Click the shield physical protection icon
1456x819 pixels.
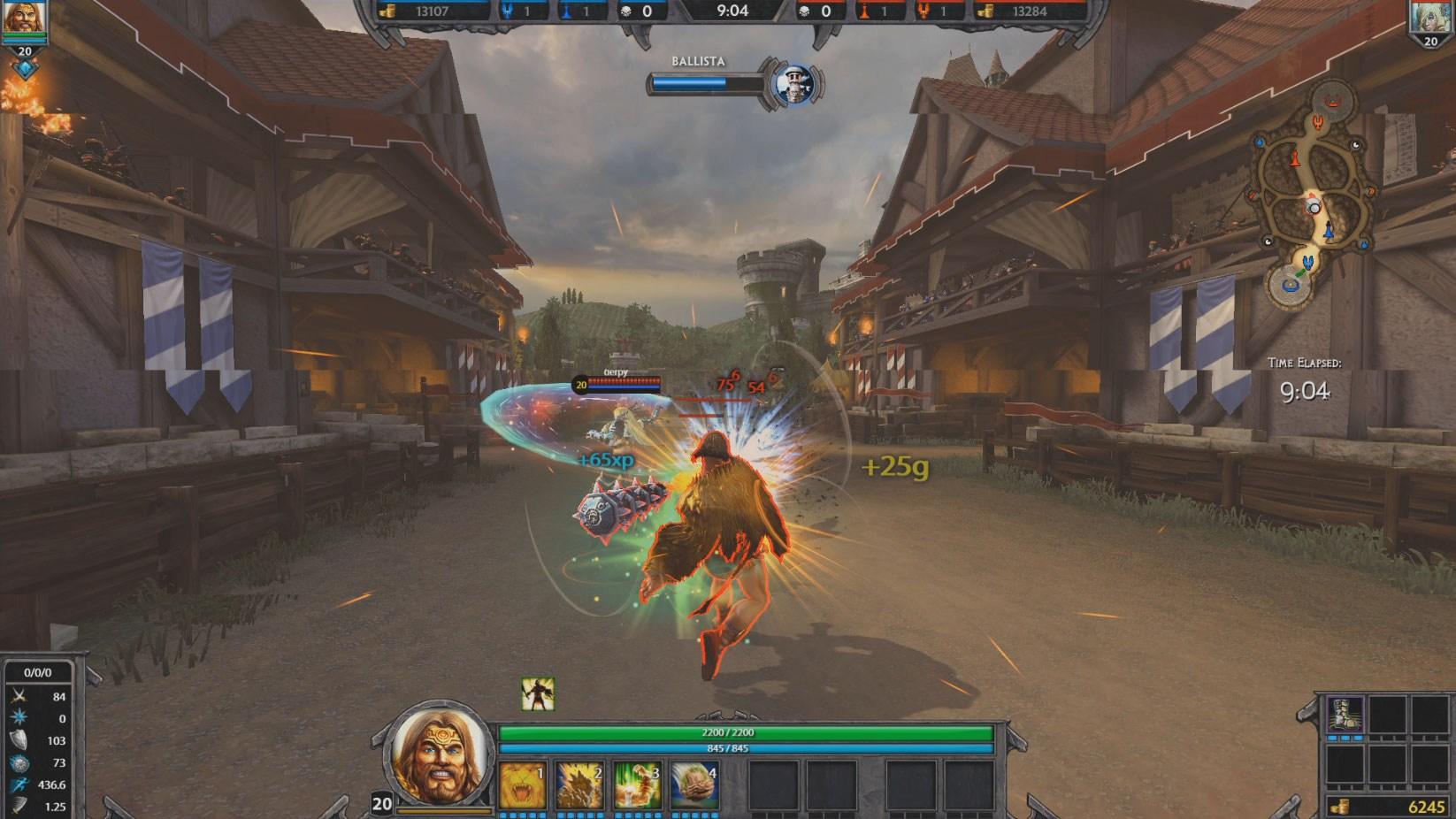pyautogui.click(x=18, y=740)
